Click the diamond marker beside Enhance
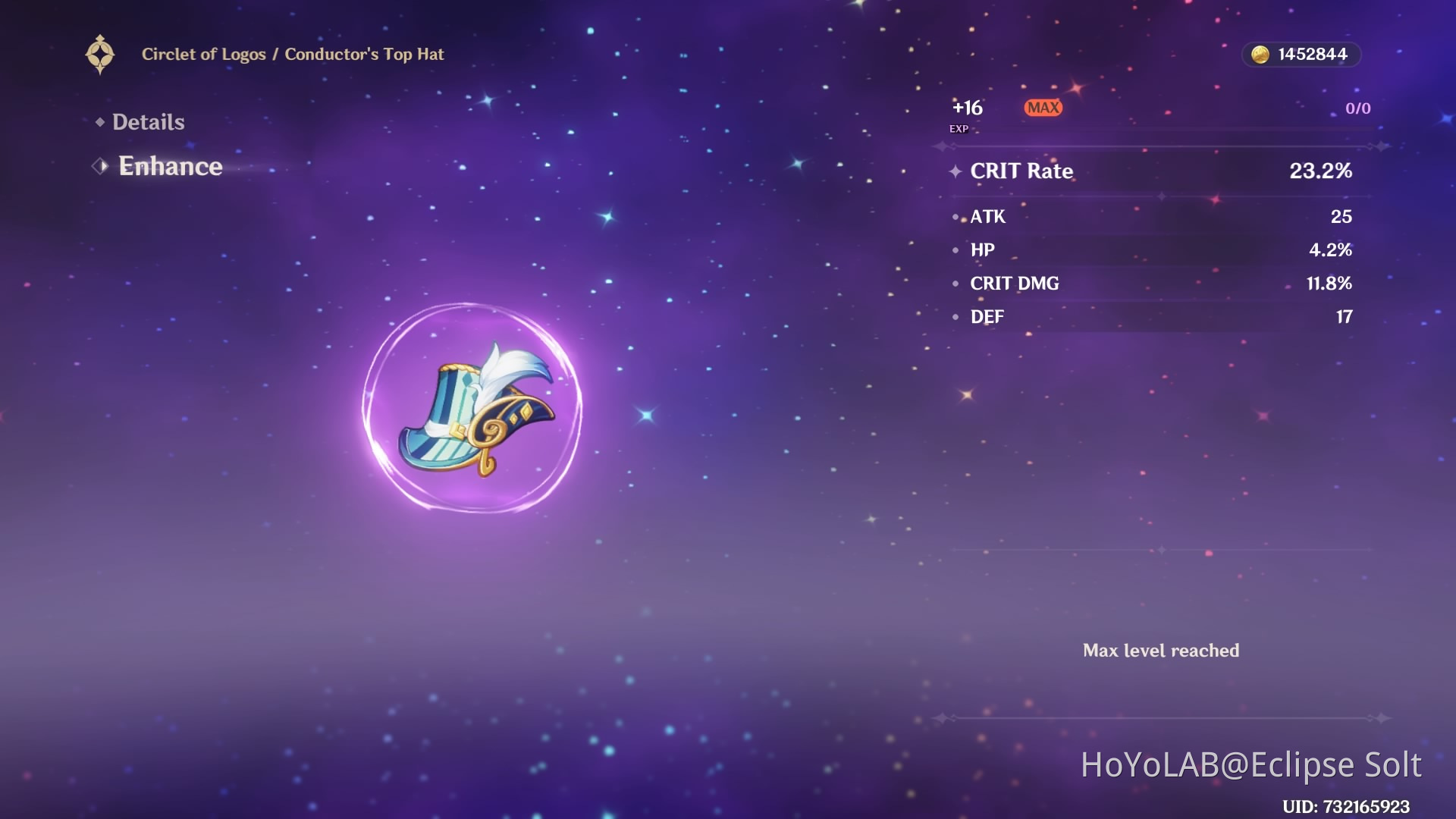 pos(99,166)
